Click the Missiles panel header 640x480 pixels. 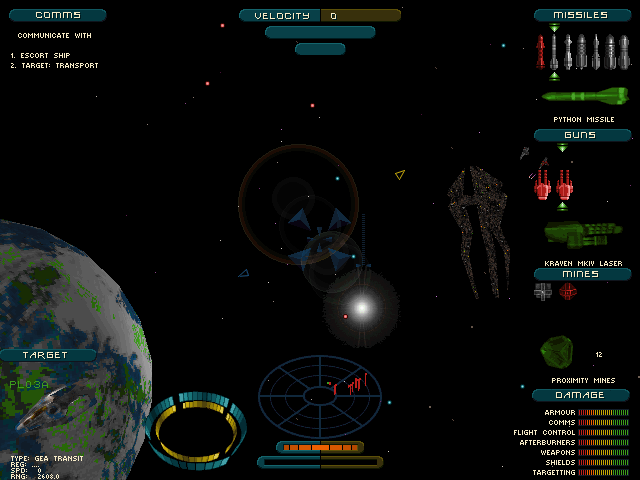tap(585, 15)
